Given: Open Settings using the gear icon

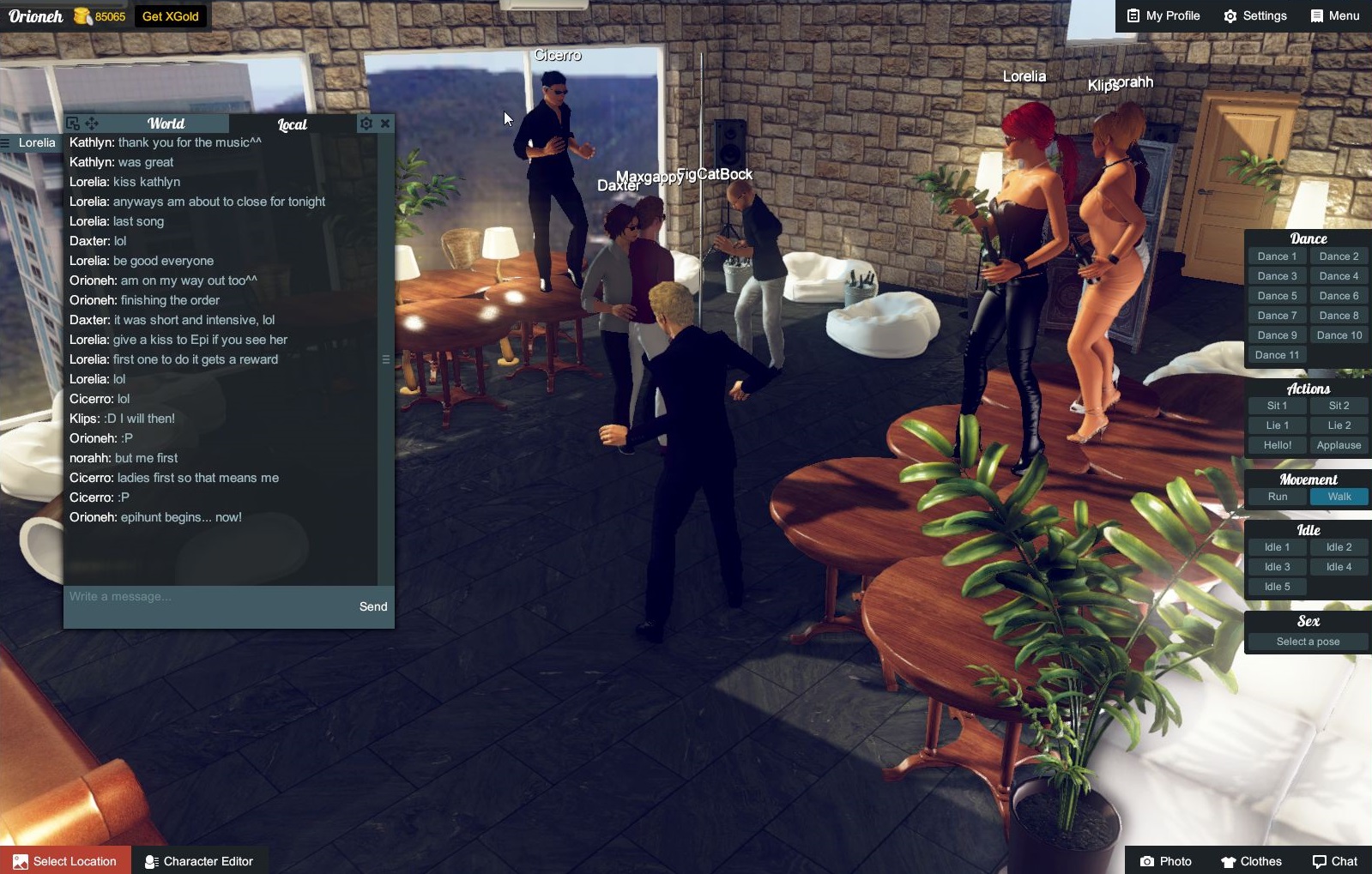Looking at the screenshot, I should point(1230,15).
